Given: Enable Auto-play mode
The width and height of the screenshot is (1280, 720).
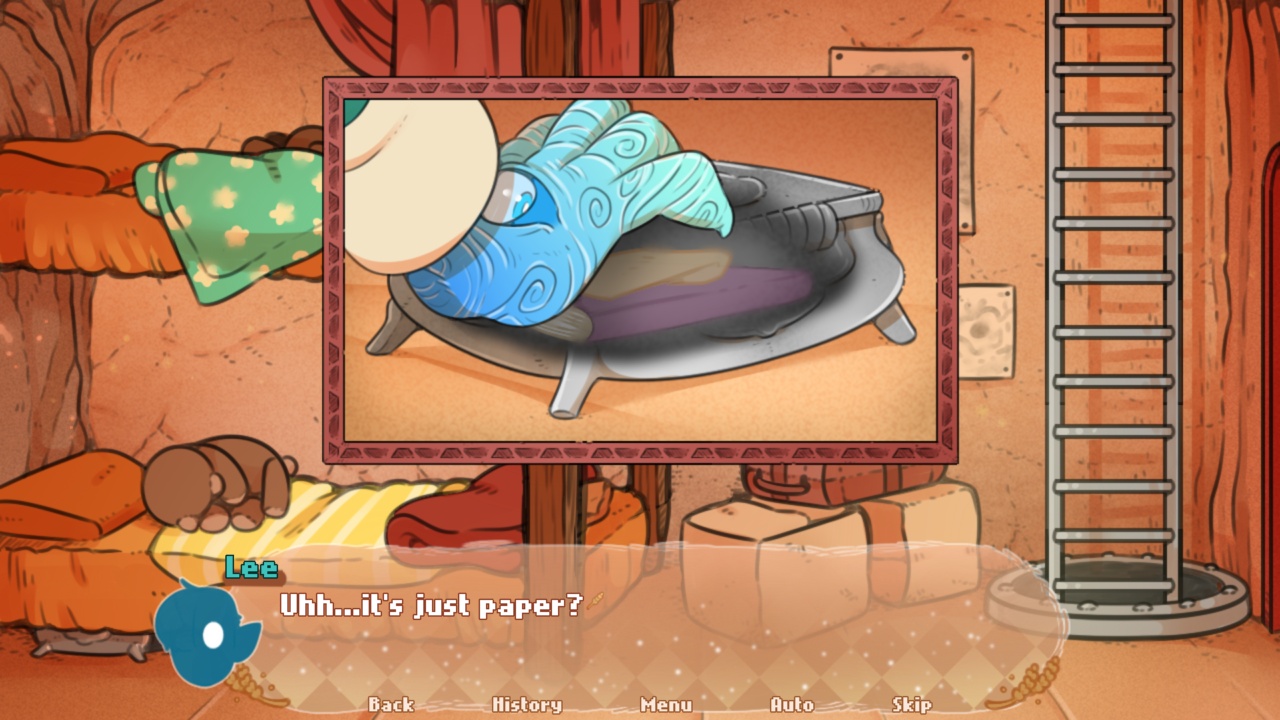Looking at the screenshot, I should point(793,705).
